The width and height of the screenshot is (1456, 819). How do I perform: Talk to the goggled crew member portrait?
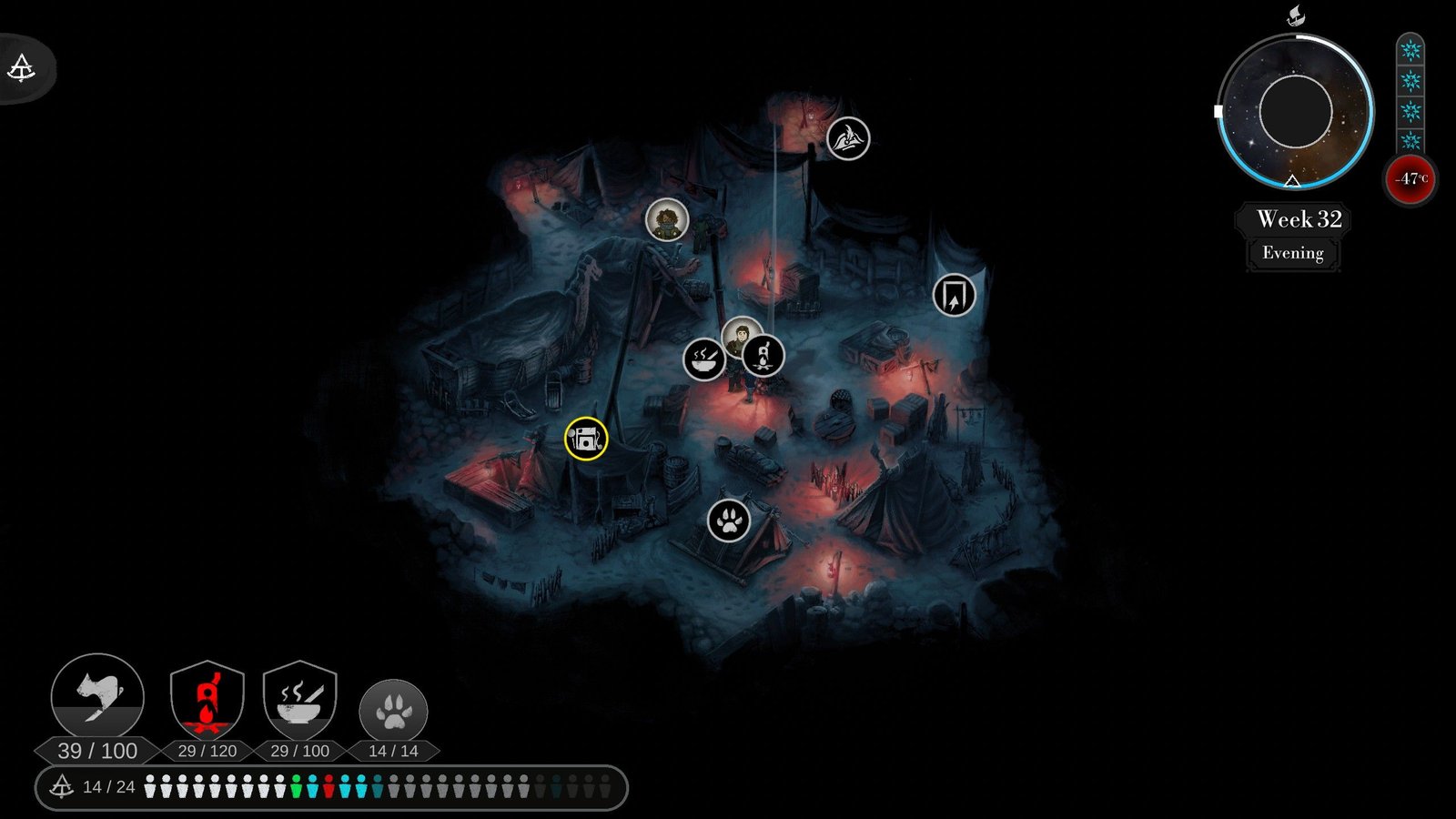(667, 220)
